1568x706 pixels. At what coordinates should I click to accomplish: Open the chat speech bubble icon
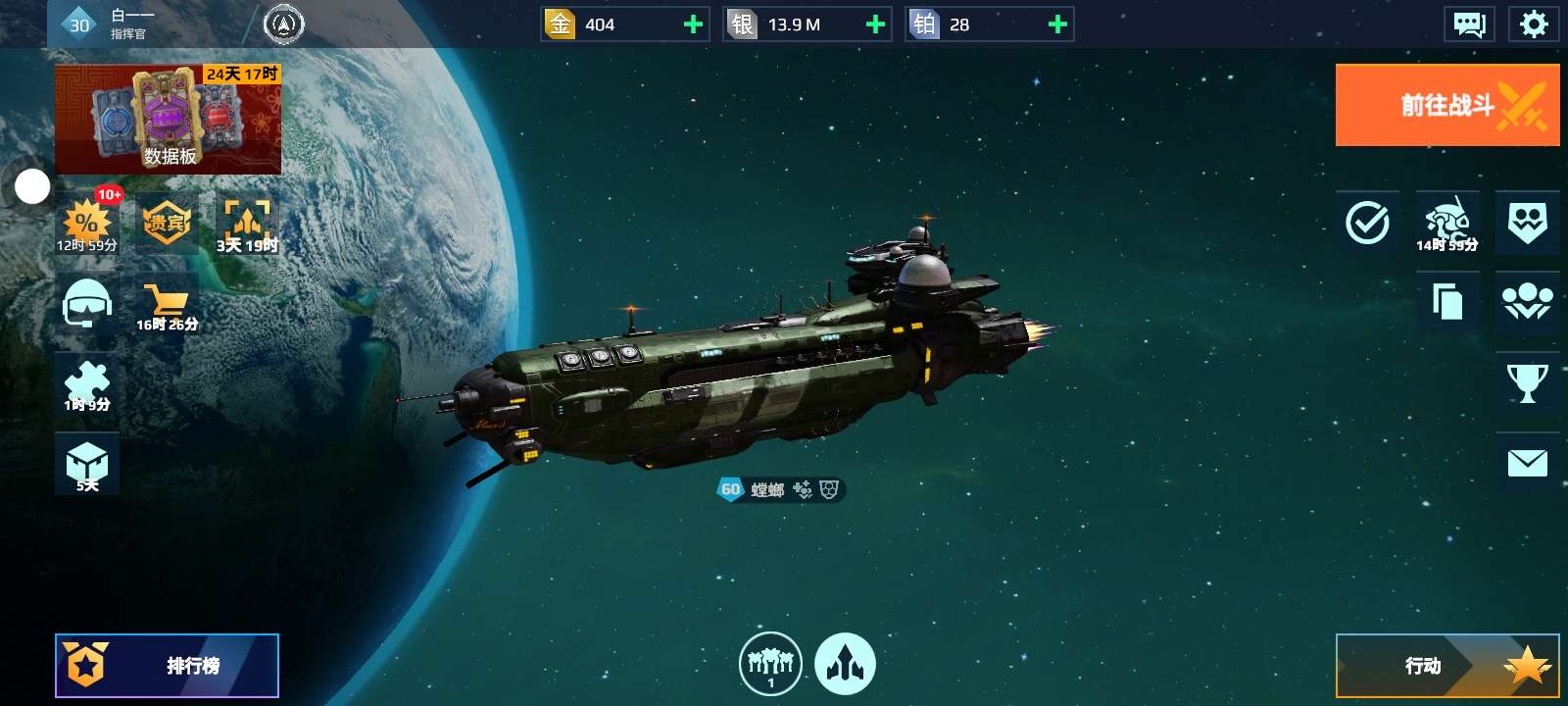tap(1468, 25)
